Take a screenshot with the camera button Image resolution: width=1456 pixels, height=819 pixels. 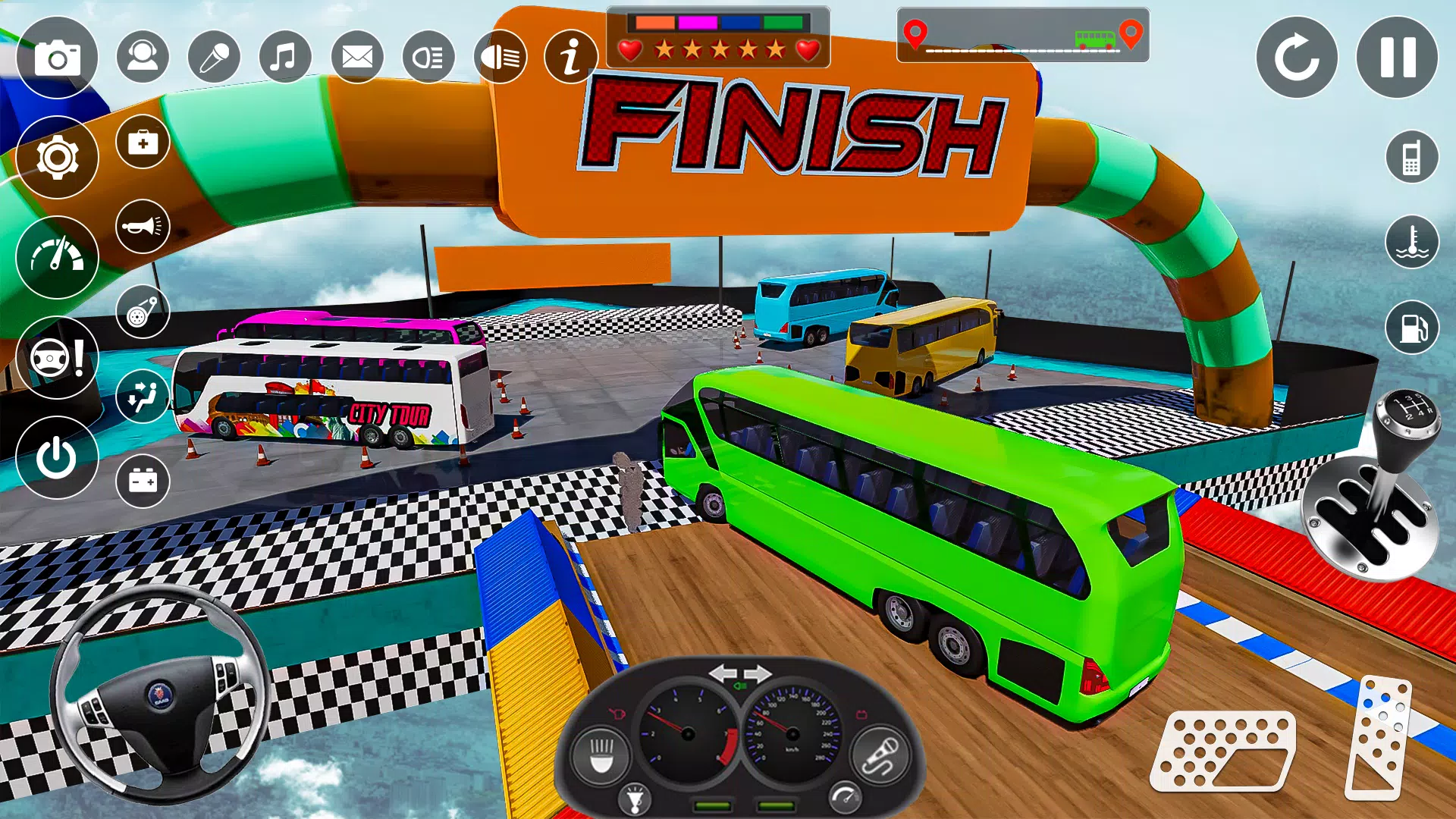click(x=57, y=58)
